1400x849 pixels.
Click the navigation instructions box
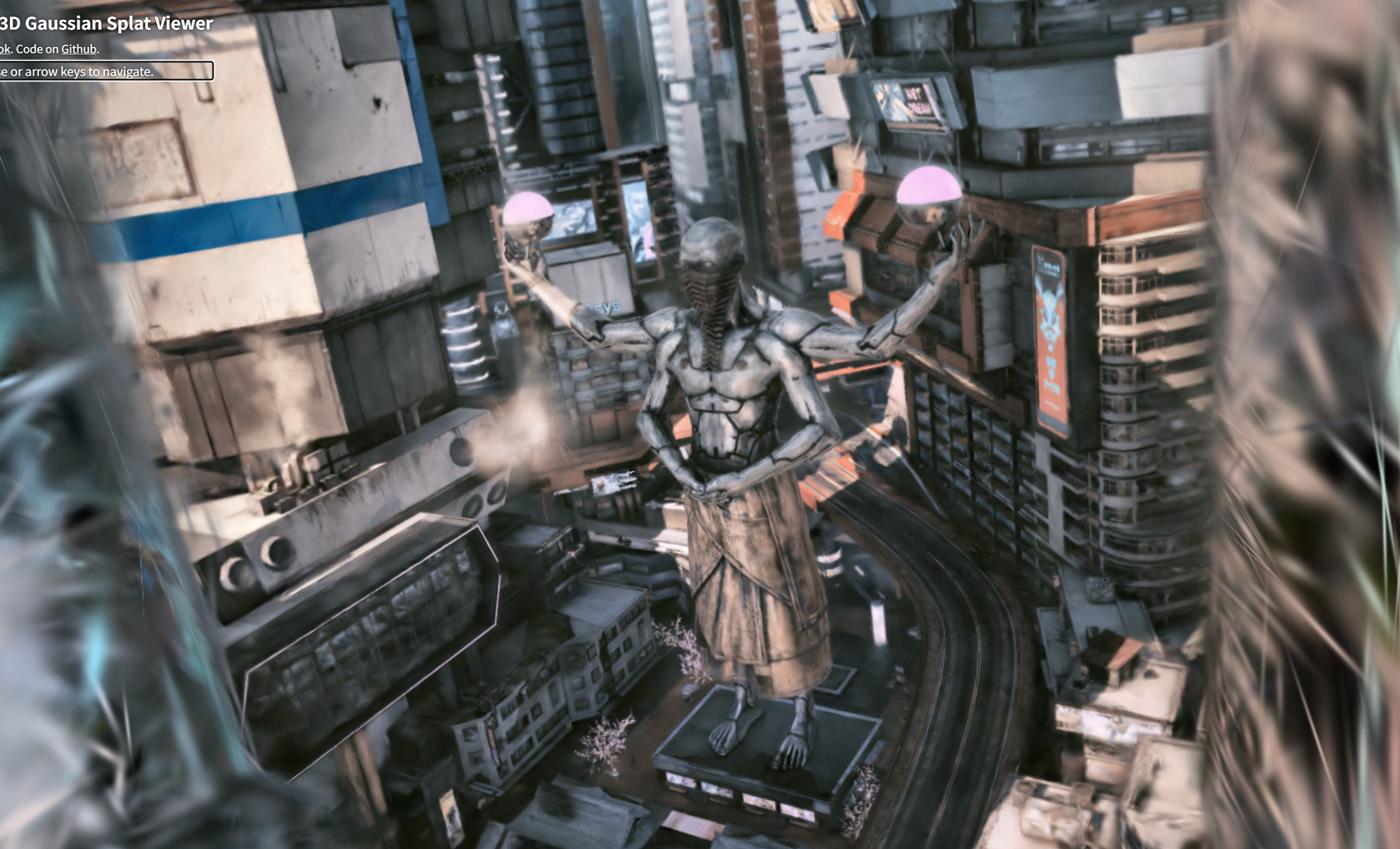pos(106,71)
